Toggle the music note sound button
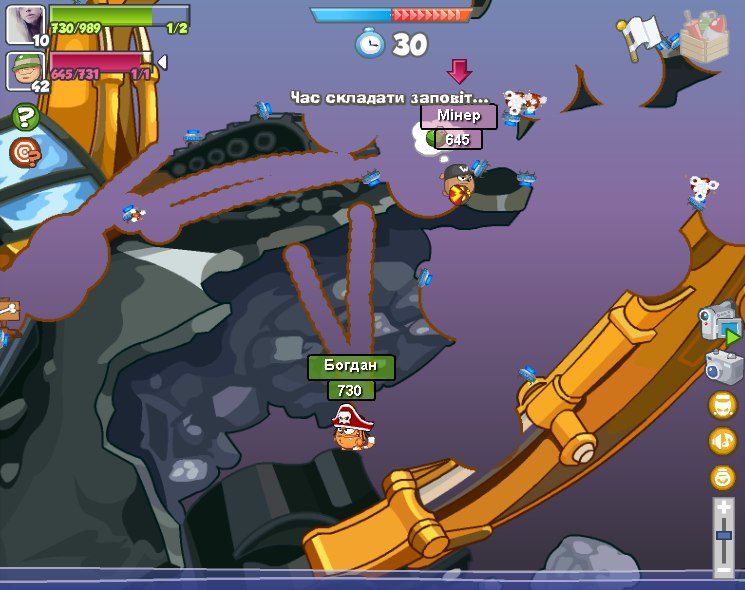The image size is (745, 590). (722, 441)
